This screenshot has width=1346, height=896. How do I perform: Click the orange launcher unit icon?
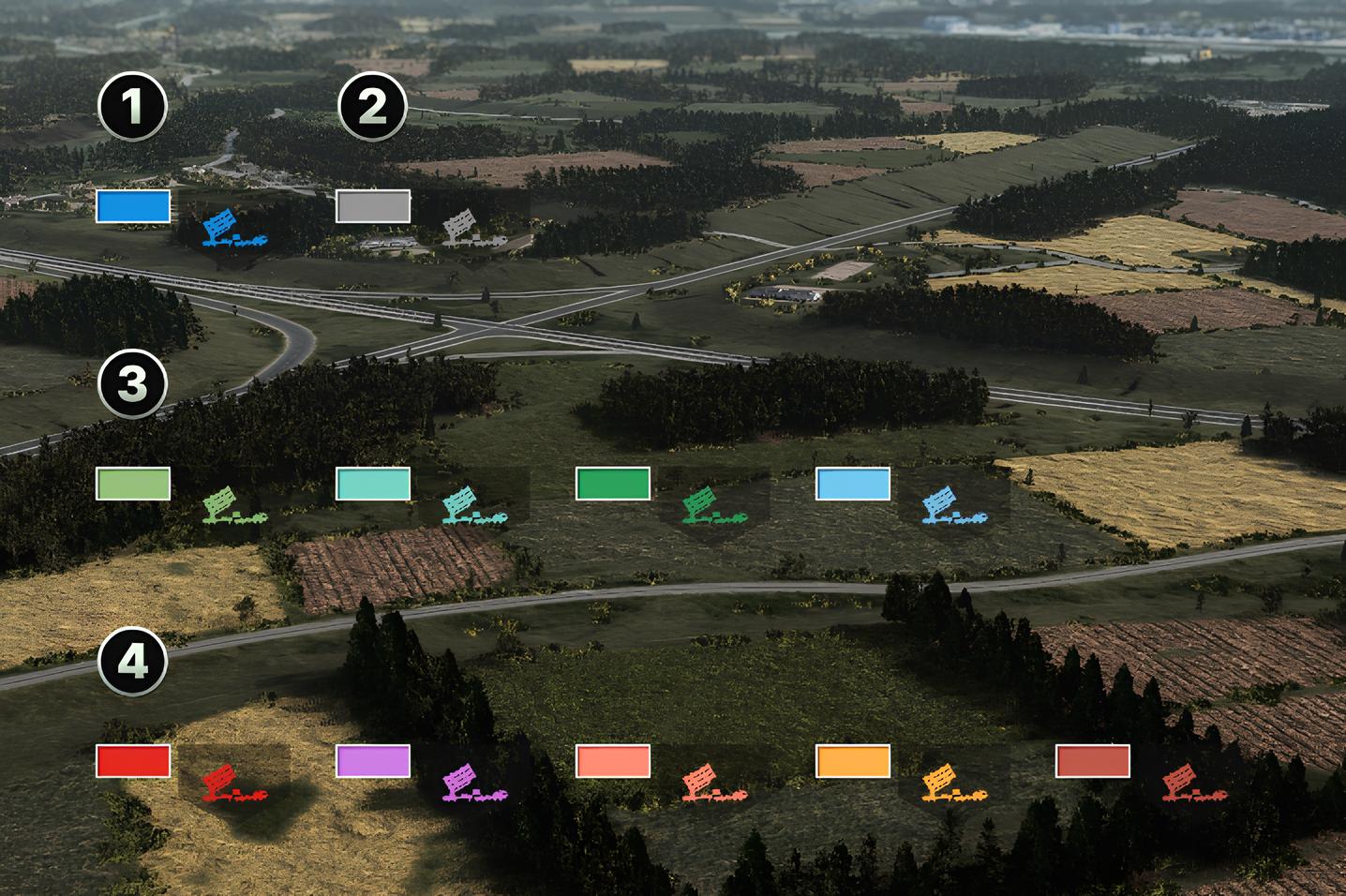pyautogui.click(x=953, y=783)
